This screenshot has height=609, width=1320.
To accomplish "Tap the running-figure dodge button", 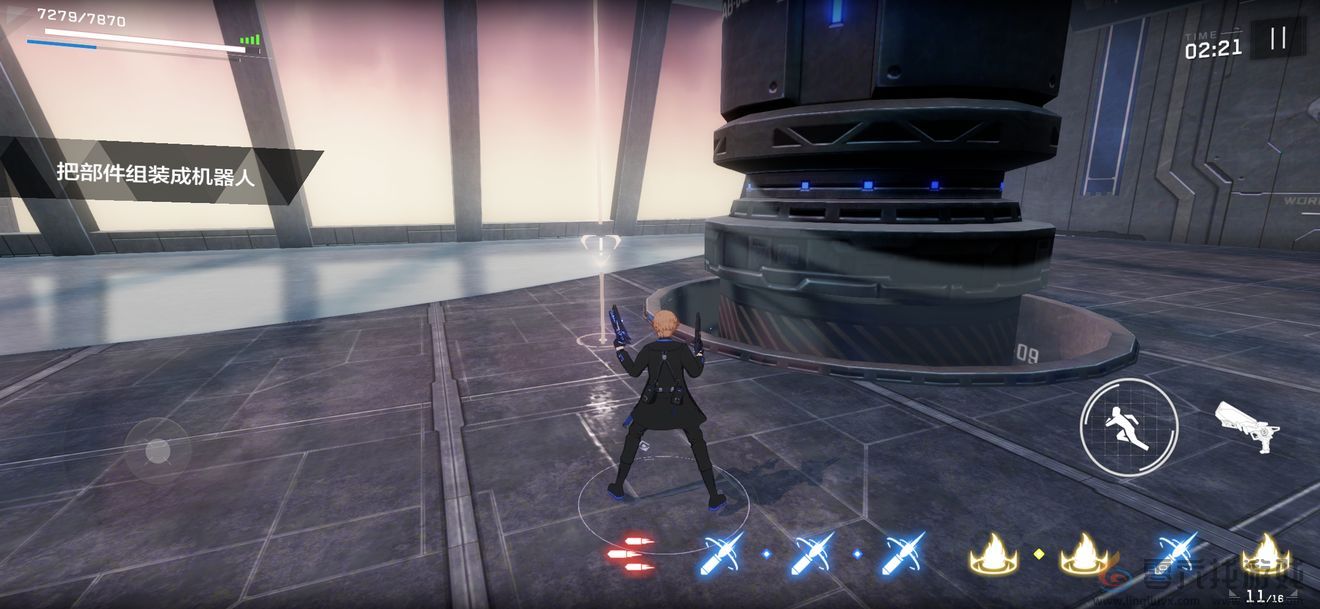I will (x=1128, y=427).
